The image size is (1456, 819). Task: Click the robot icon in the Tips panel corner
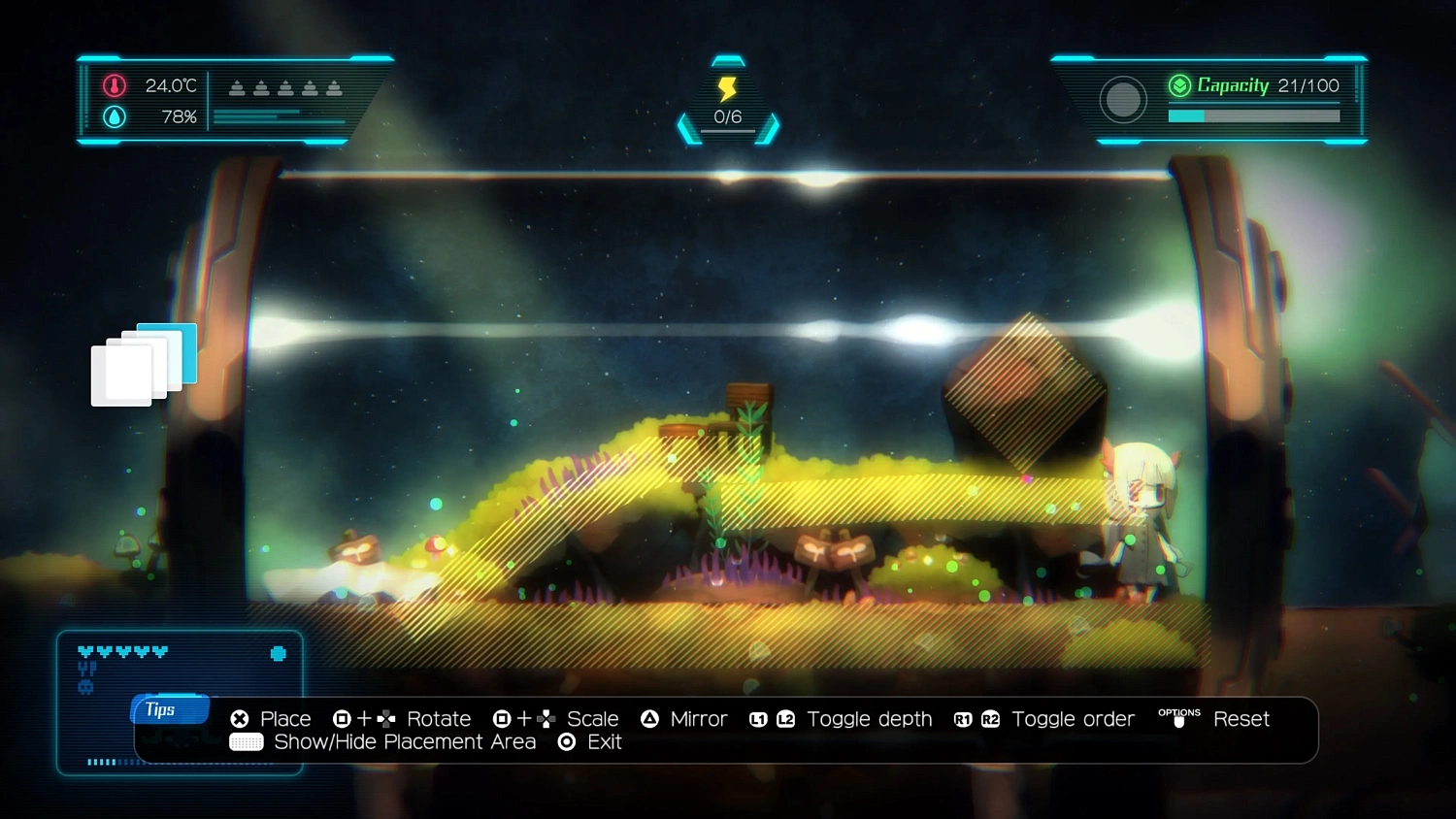pyautogui.click(x=279, y=652)
